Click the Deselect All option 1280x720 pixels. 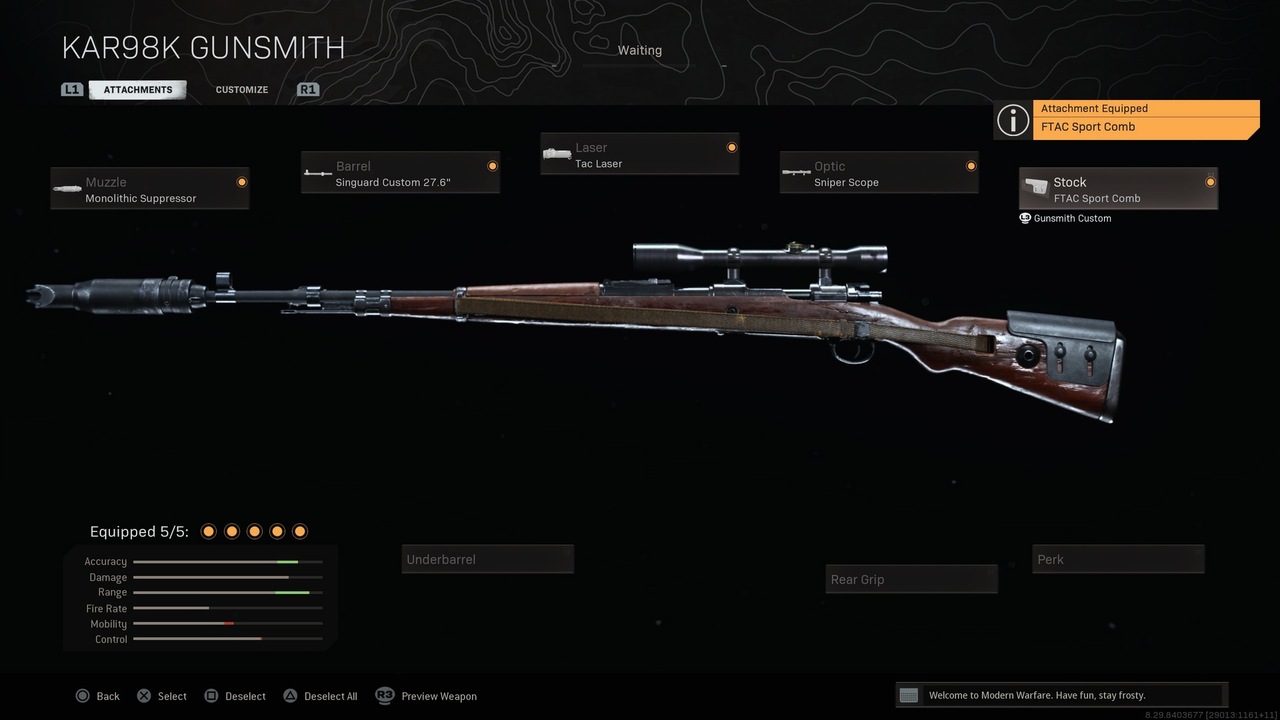coord(320,696)
